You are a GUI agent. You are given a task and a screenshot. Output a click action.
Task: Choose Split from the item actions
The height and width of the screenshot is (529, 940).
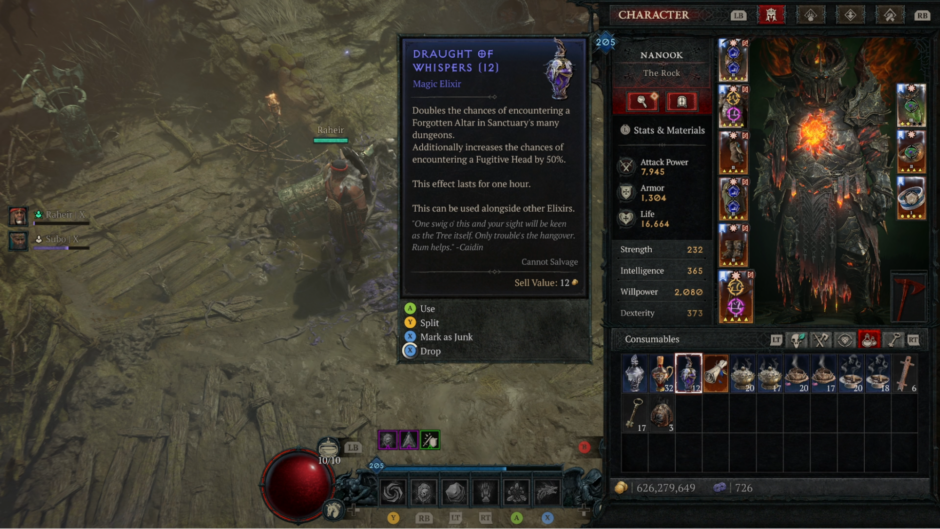(x=429, y=323)
